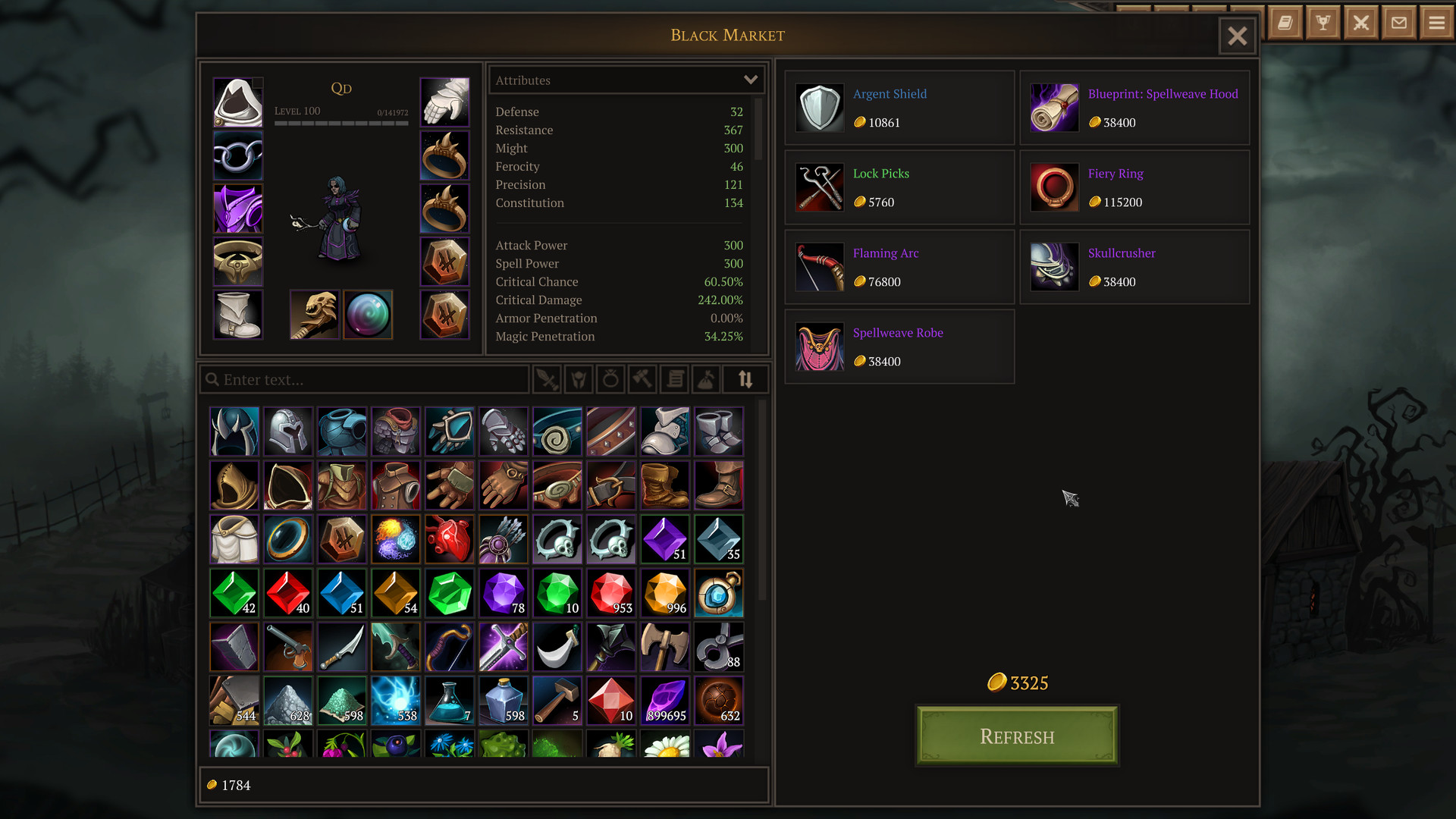Select the sword weapon filter
This screenshot has width=1456, height=819.
click(x=548, y=379)
